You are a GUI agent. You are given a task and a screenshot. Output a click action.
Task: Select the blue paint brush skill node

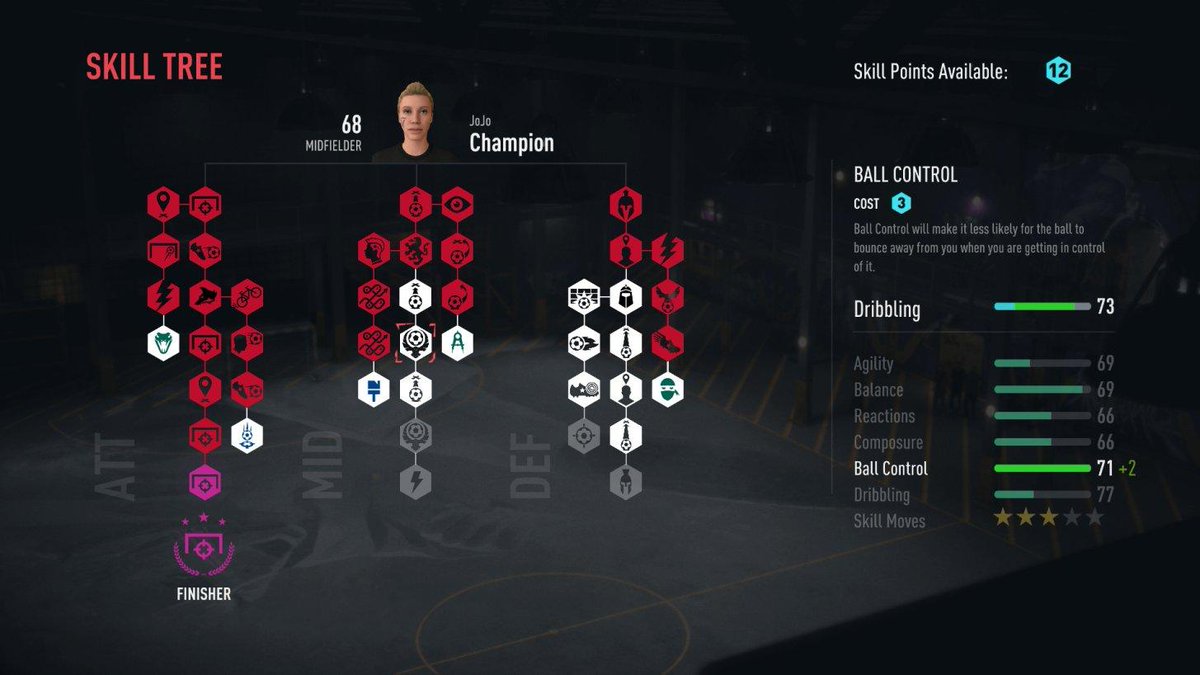tap(373, 388)
